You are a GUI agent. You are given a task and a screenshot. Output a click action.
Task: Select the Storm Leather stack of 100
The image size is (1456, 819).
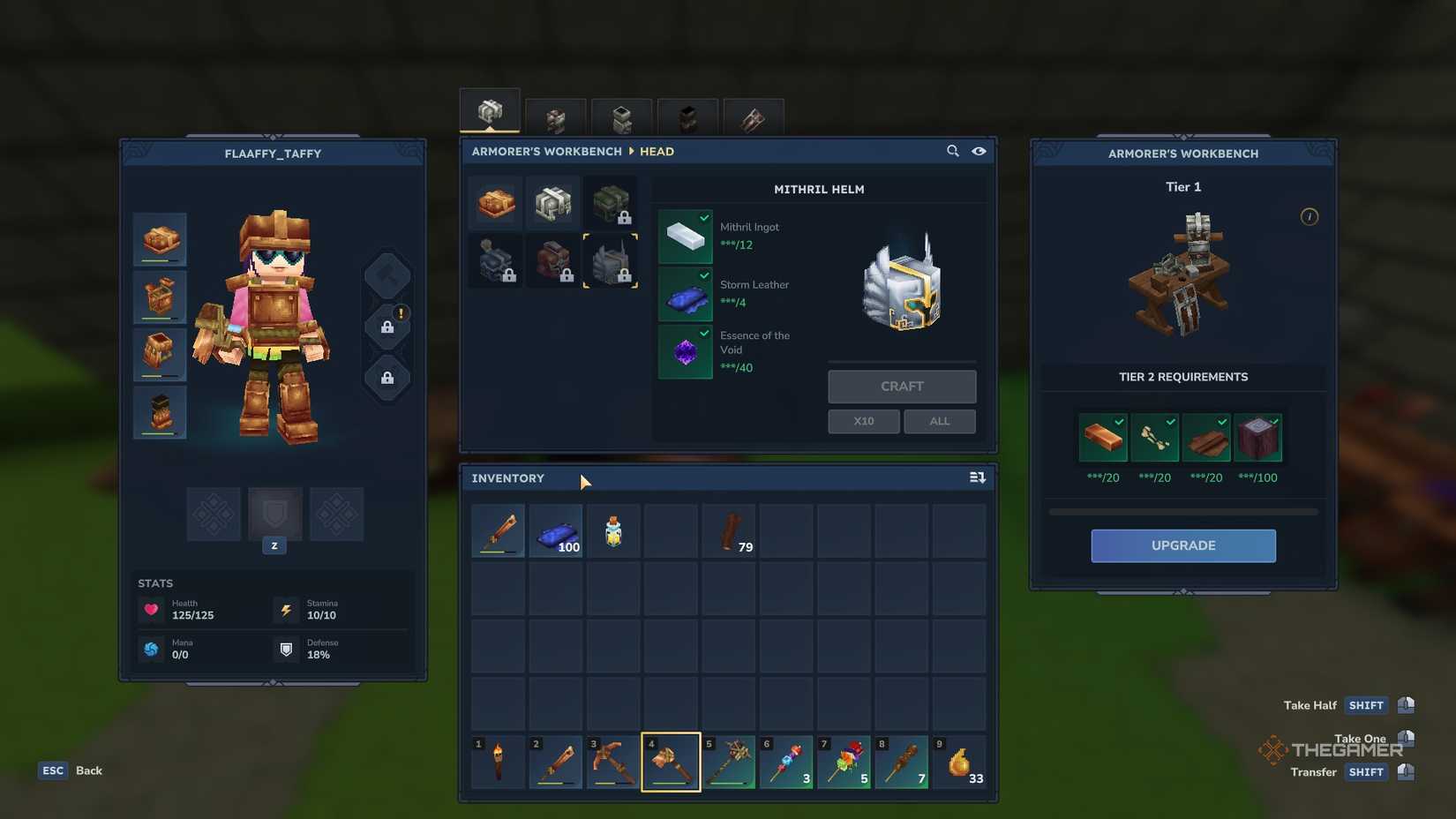coord(555,531)
